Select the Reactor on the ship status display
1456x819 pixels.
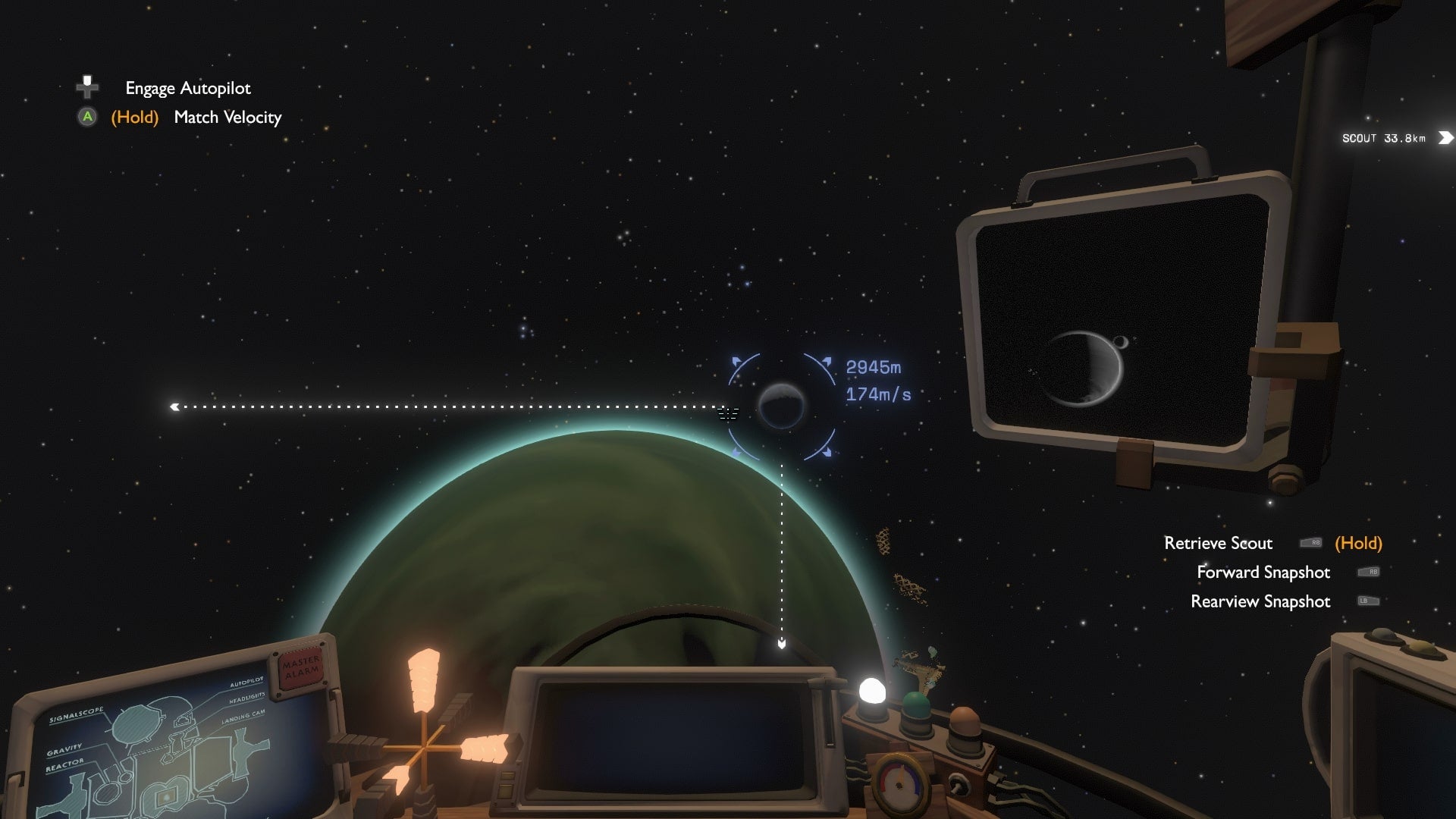pos(66,766)
